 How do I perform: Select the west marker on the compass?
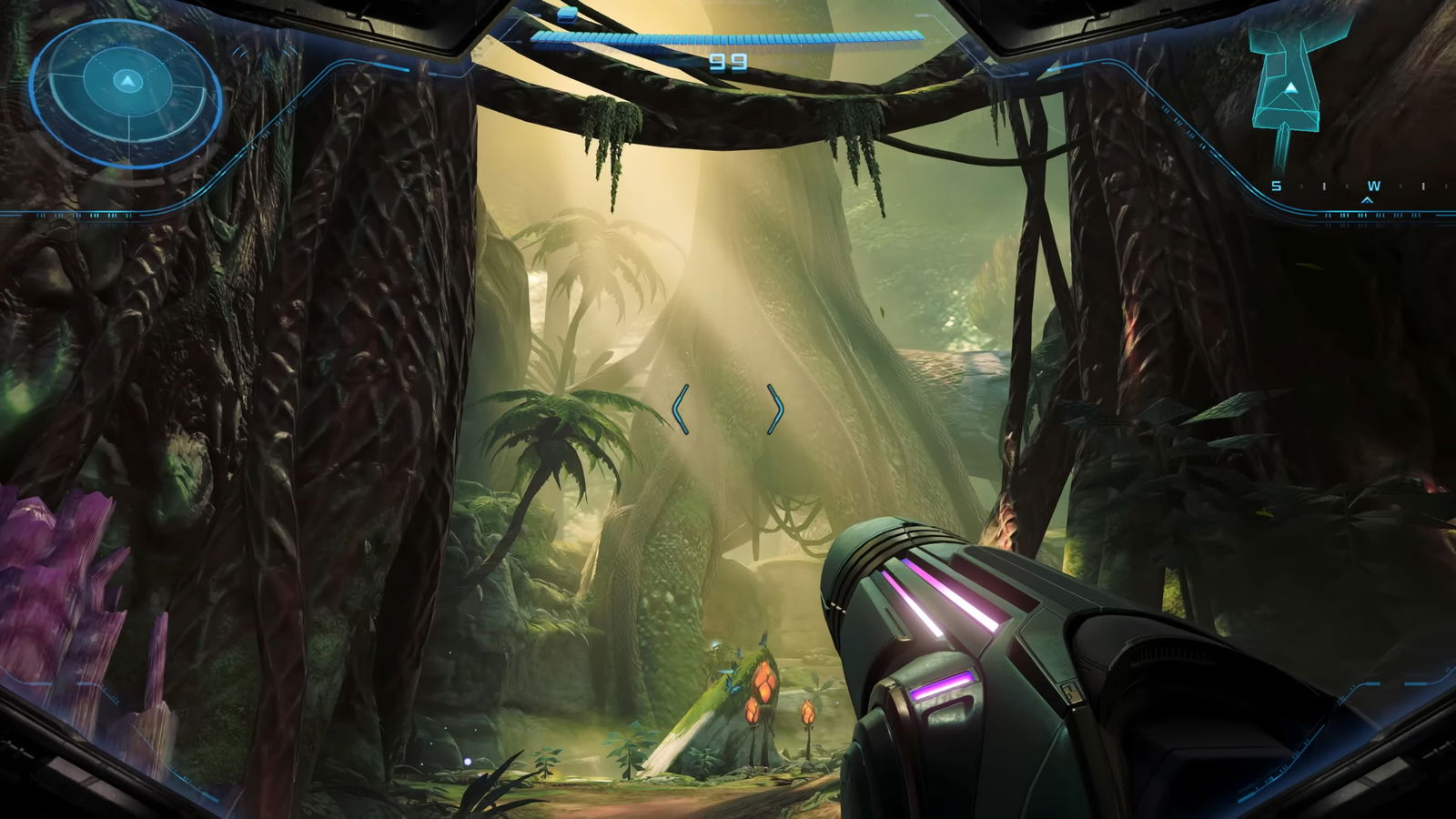(x=1372, y=187)
